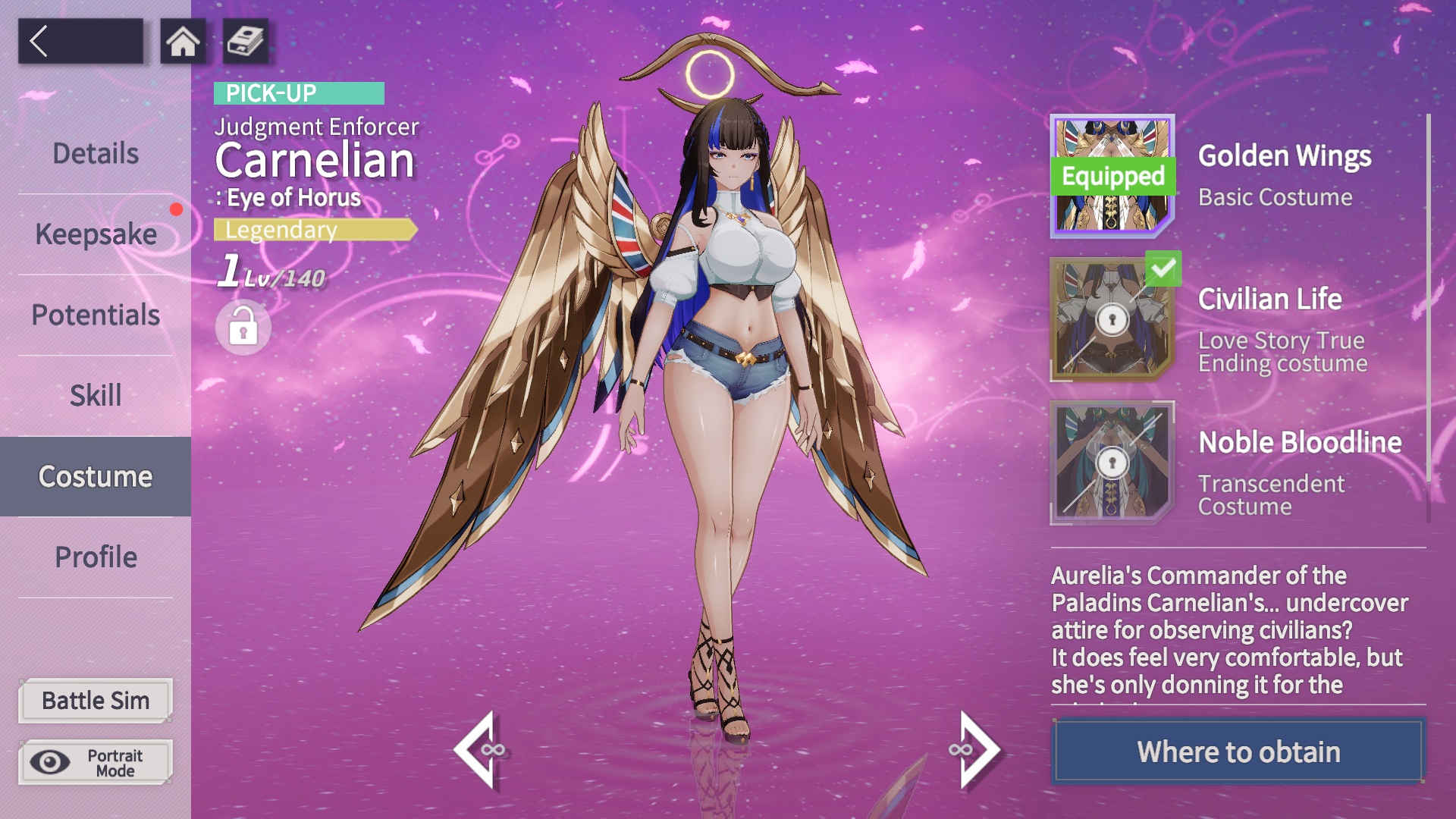The image size is (1456, 819).
Task: Select the Skill tab
Action: point(96,395)
